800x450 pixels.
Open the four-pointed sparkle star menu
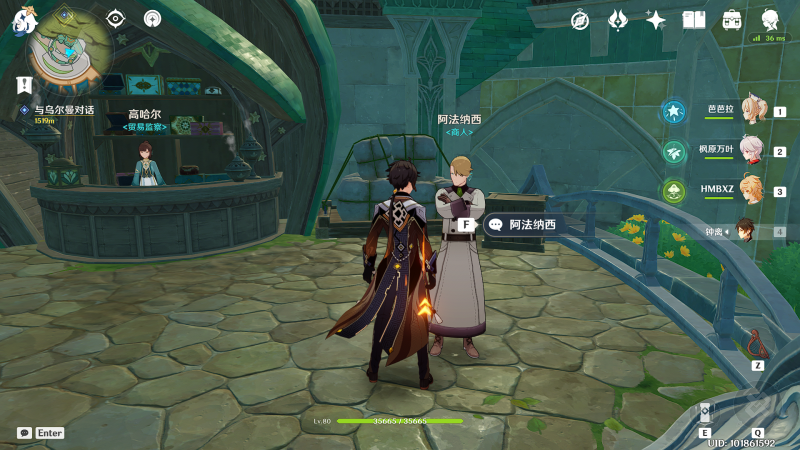(656, 20)
